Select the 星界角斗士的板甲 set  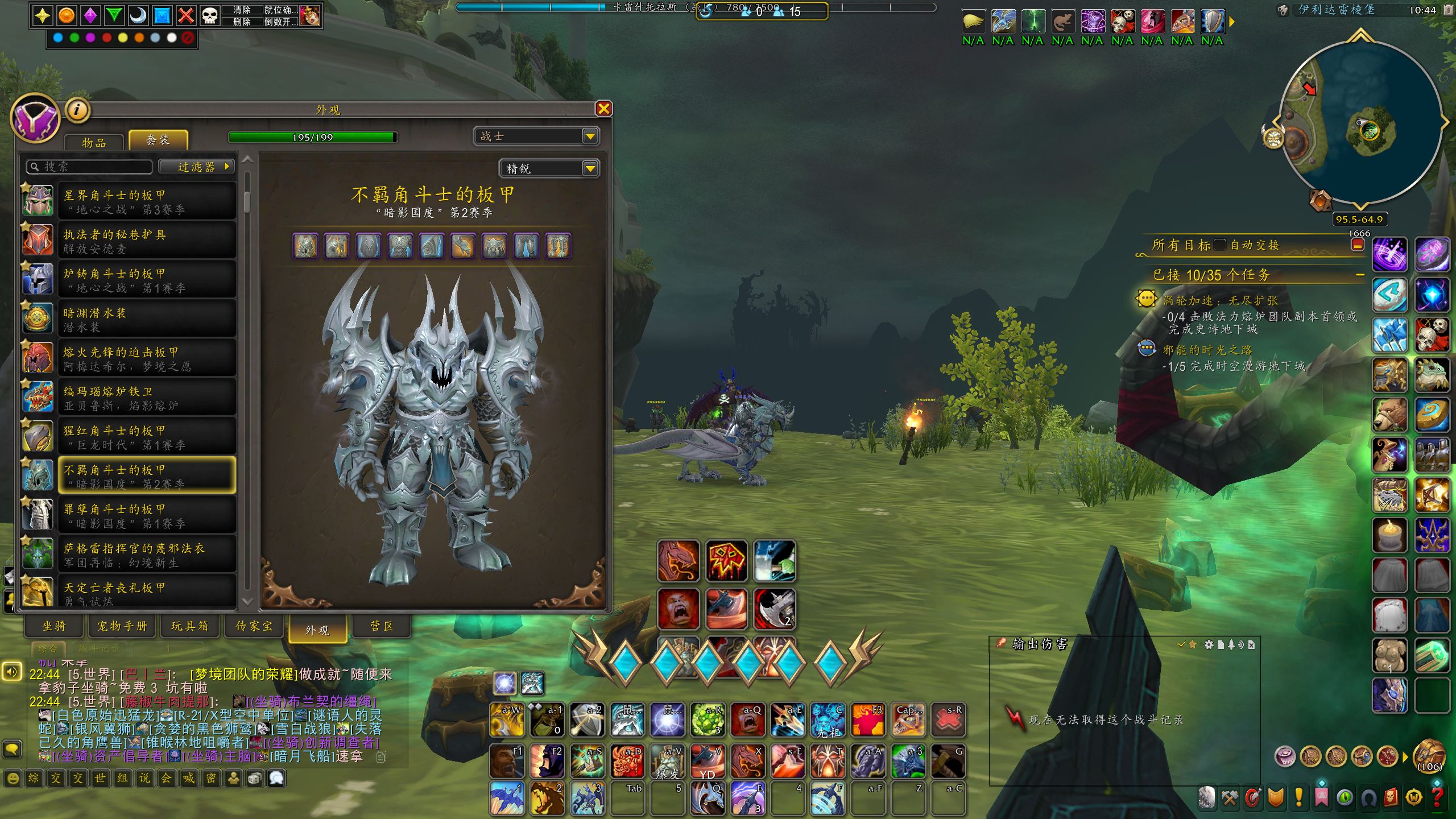[147, 202]
